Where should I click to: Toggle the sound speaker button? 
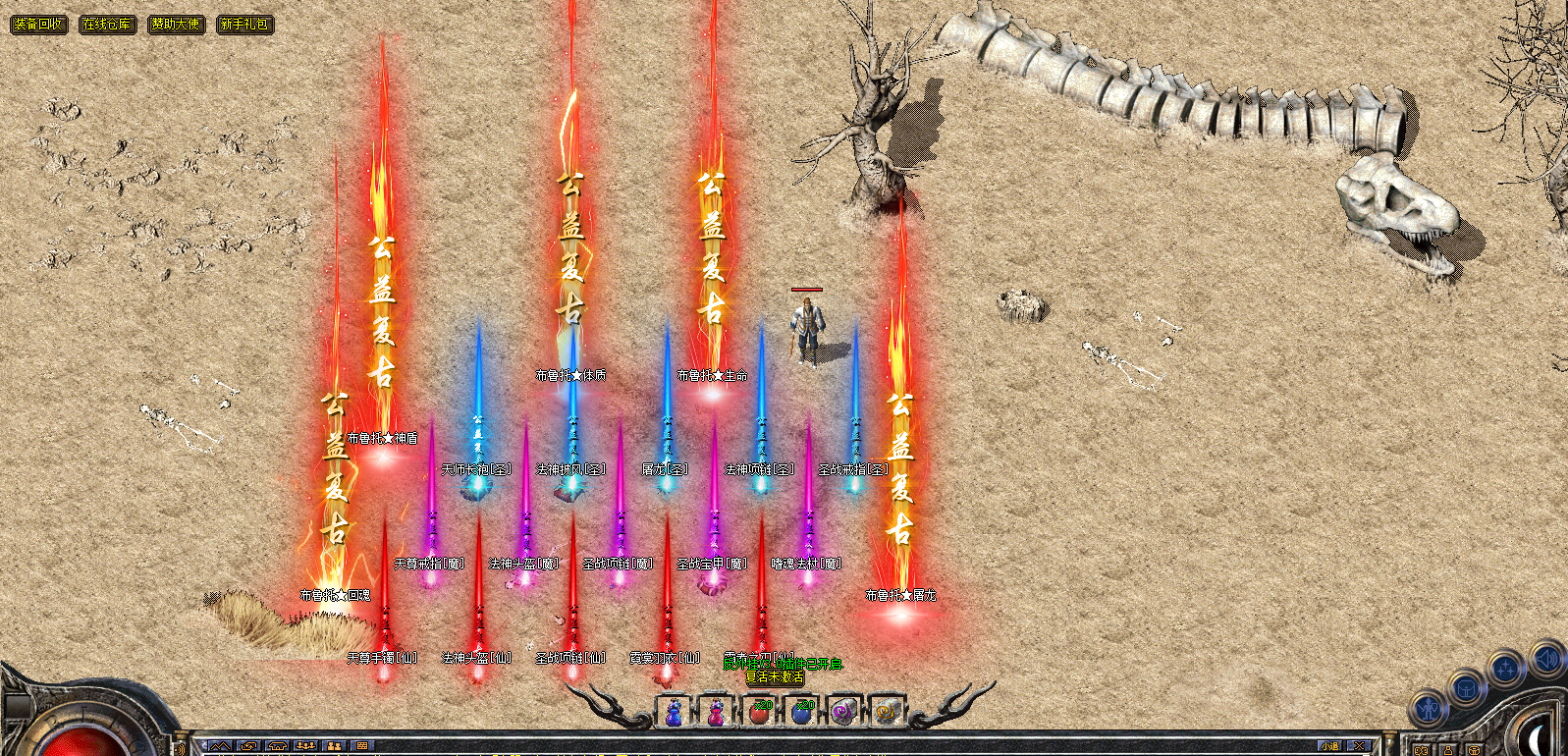[x=1545, y=658]
